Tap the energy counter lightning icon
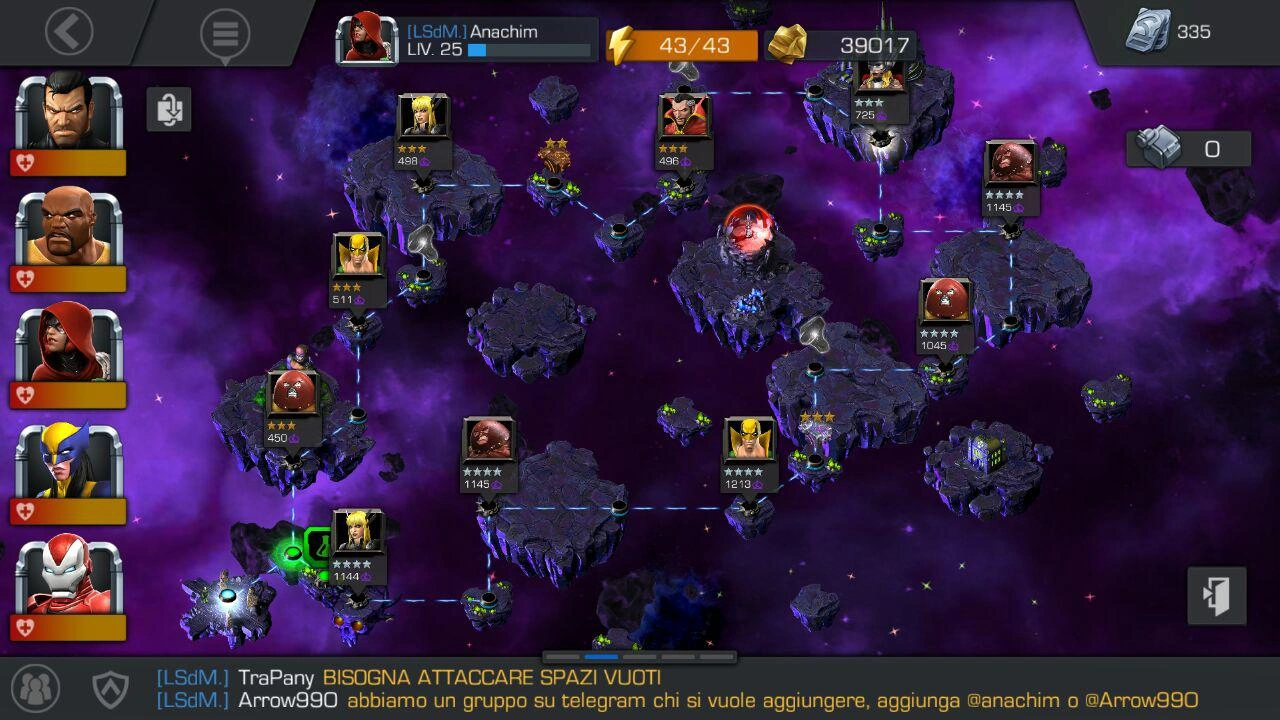 click(622, 46)
